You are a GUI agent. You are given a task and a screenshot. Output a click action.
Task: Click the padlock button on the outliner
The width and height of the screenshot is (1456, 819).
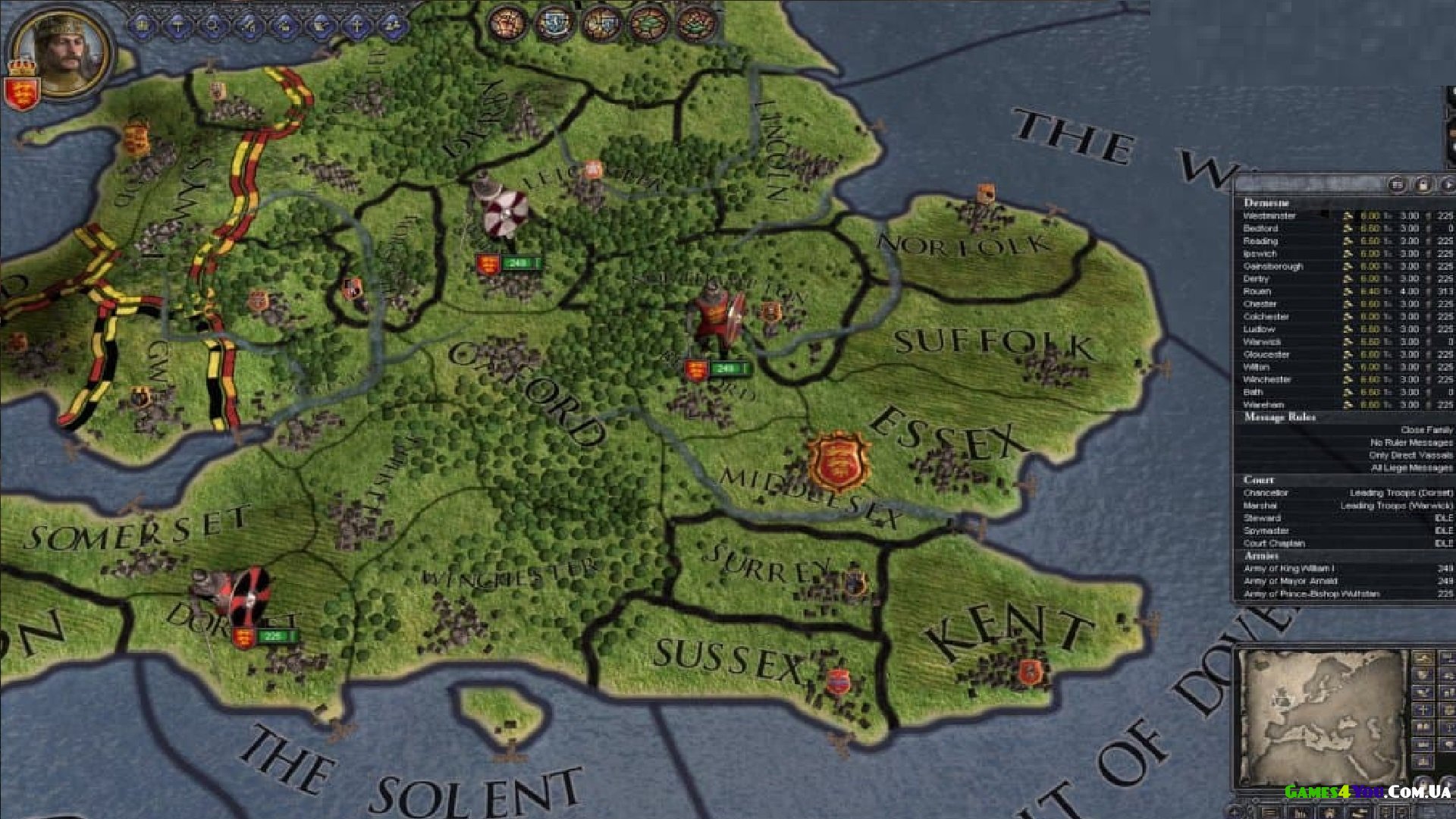[1423, 184]
